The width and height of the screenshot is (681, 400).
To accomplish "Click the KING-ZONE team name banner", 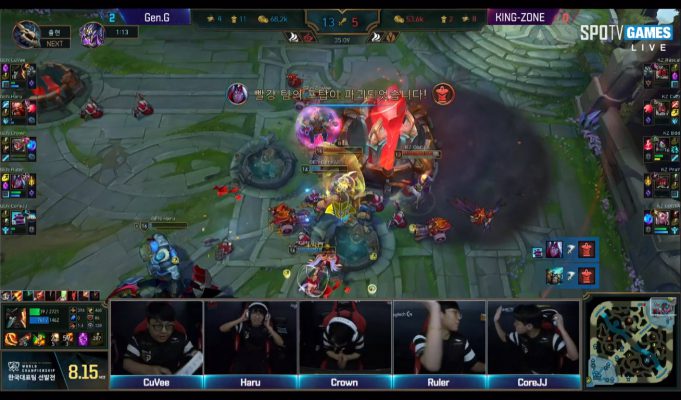I will tap(522, 17).
